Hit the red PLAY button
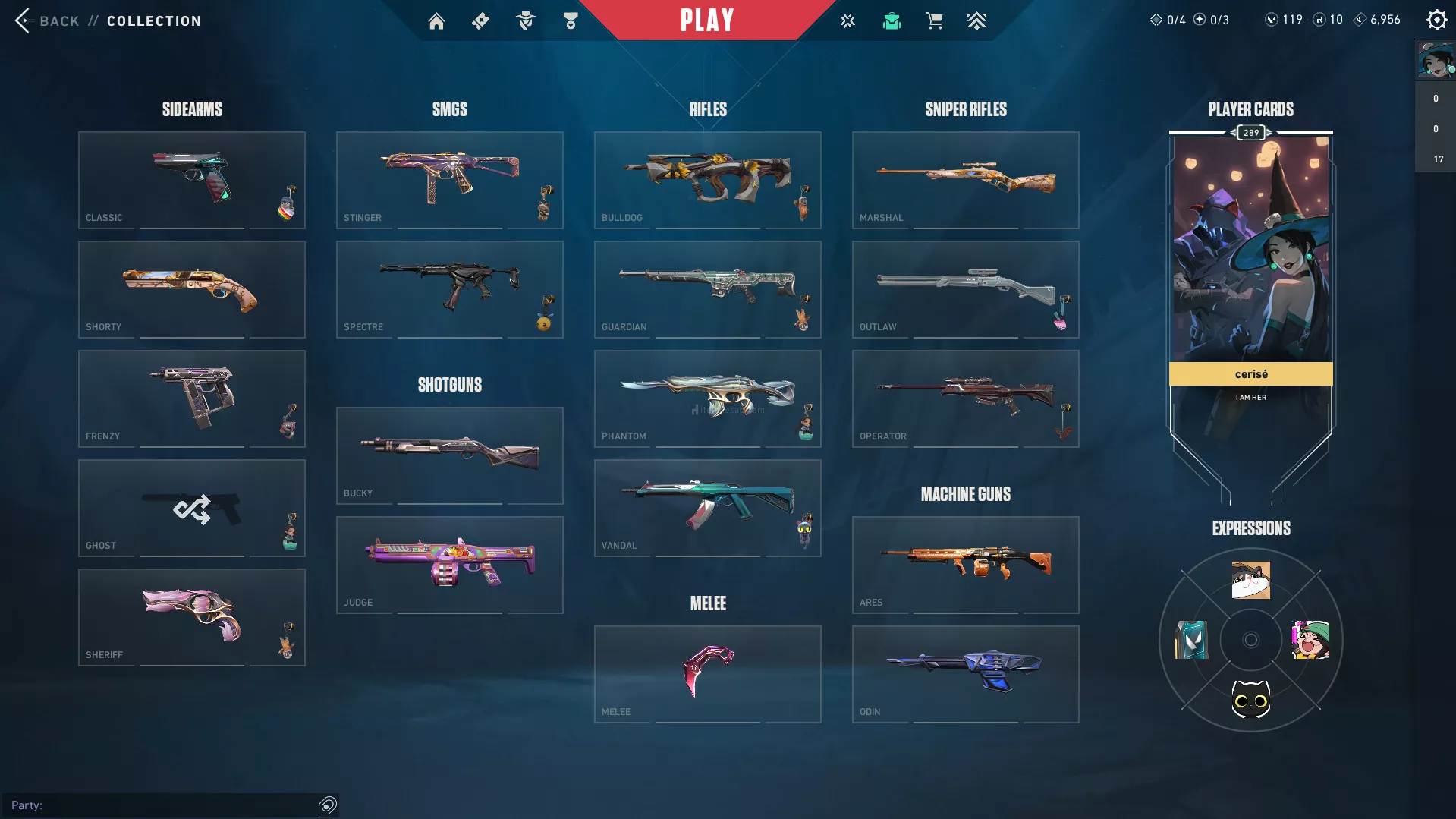Viewport: 1456px width, 819px height. (706, 20)
